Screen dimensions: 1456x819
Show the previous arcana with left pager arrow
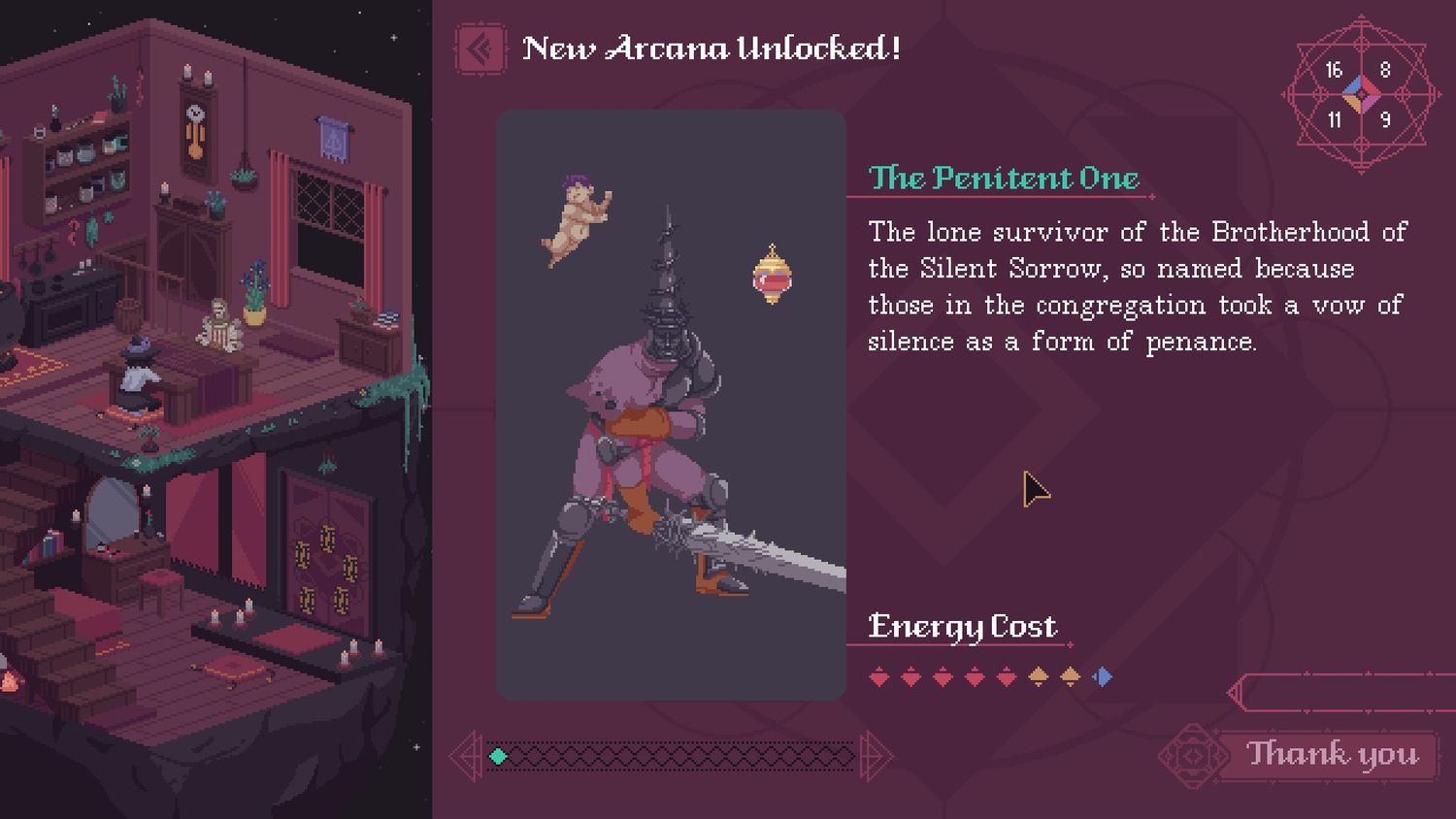point(468,755)
